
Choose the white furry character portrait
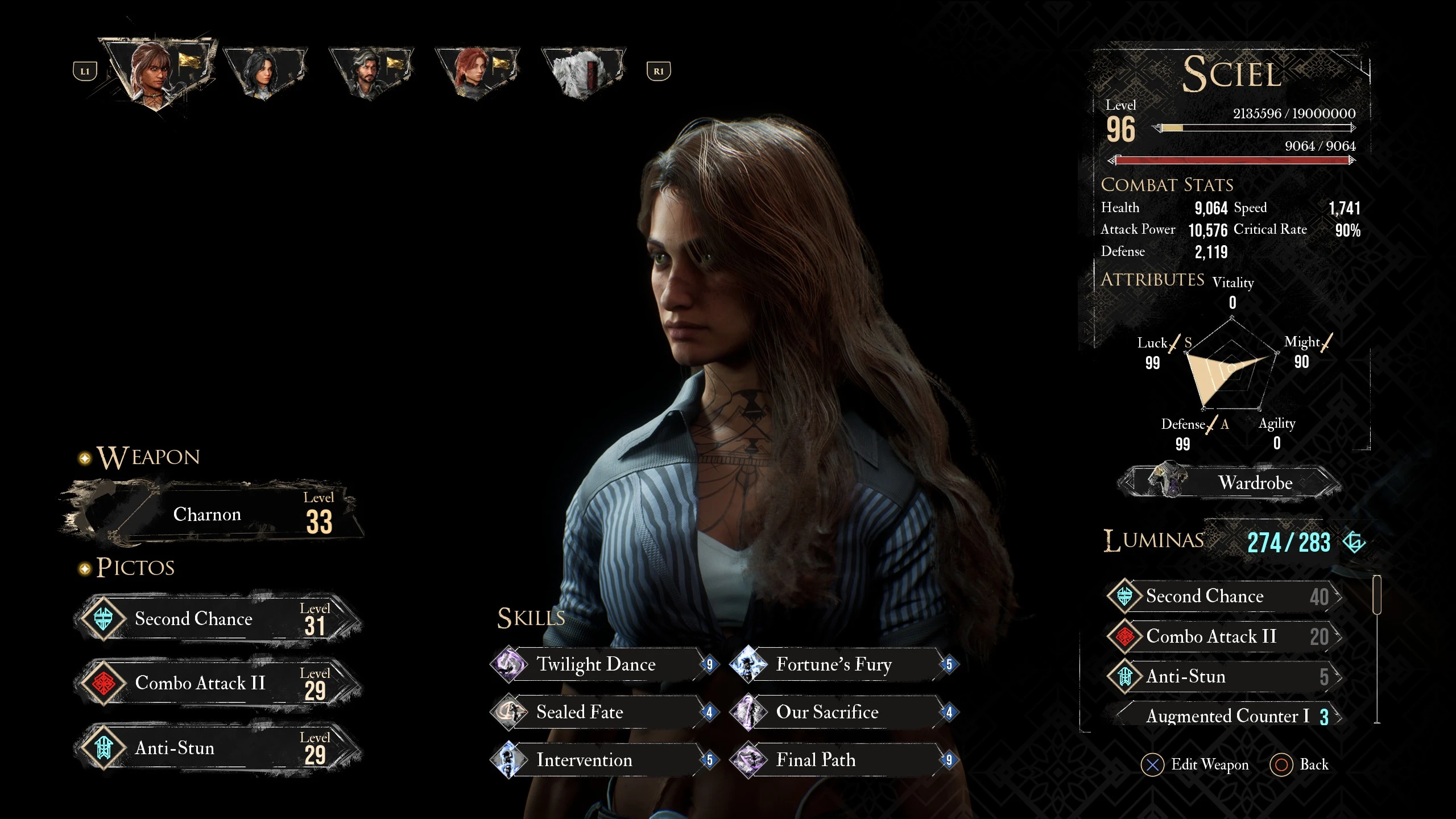[x=582, y=72]
